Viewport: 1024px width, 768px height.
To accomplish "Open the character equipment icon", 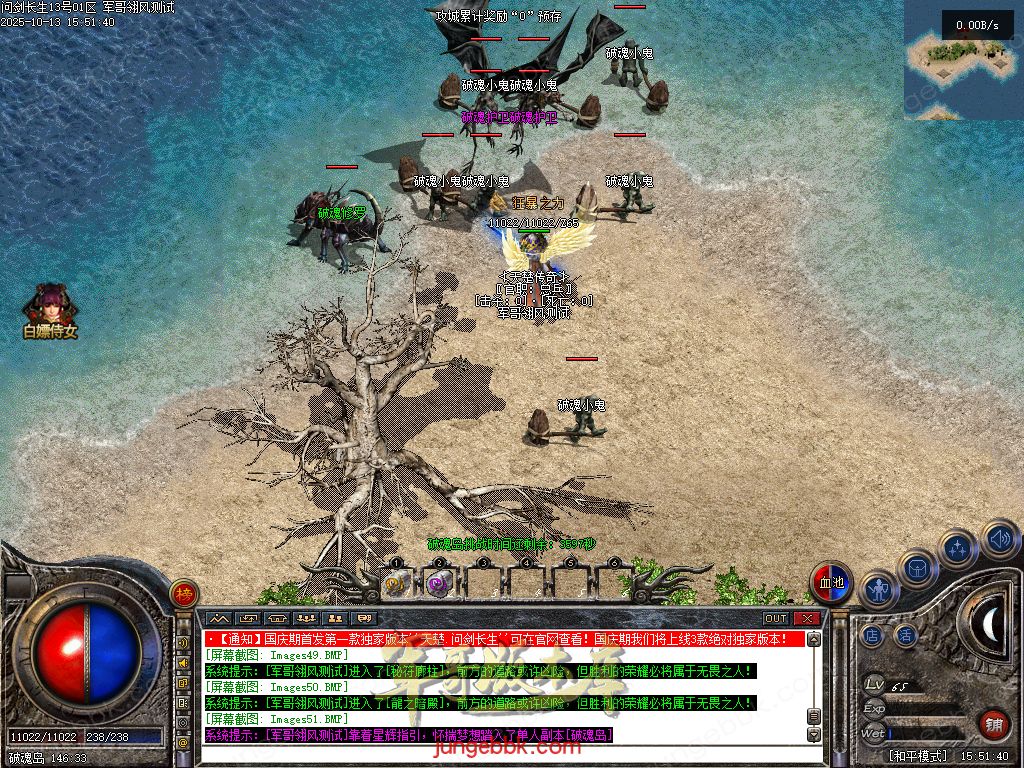I will pyautogui.click(x=879, y=589).
